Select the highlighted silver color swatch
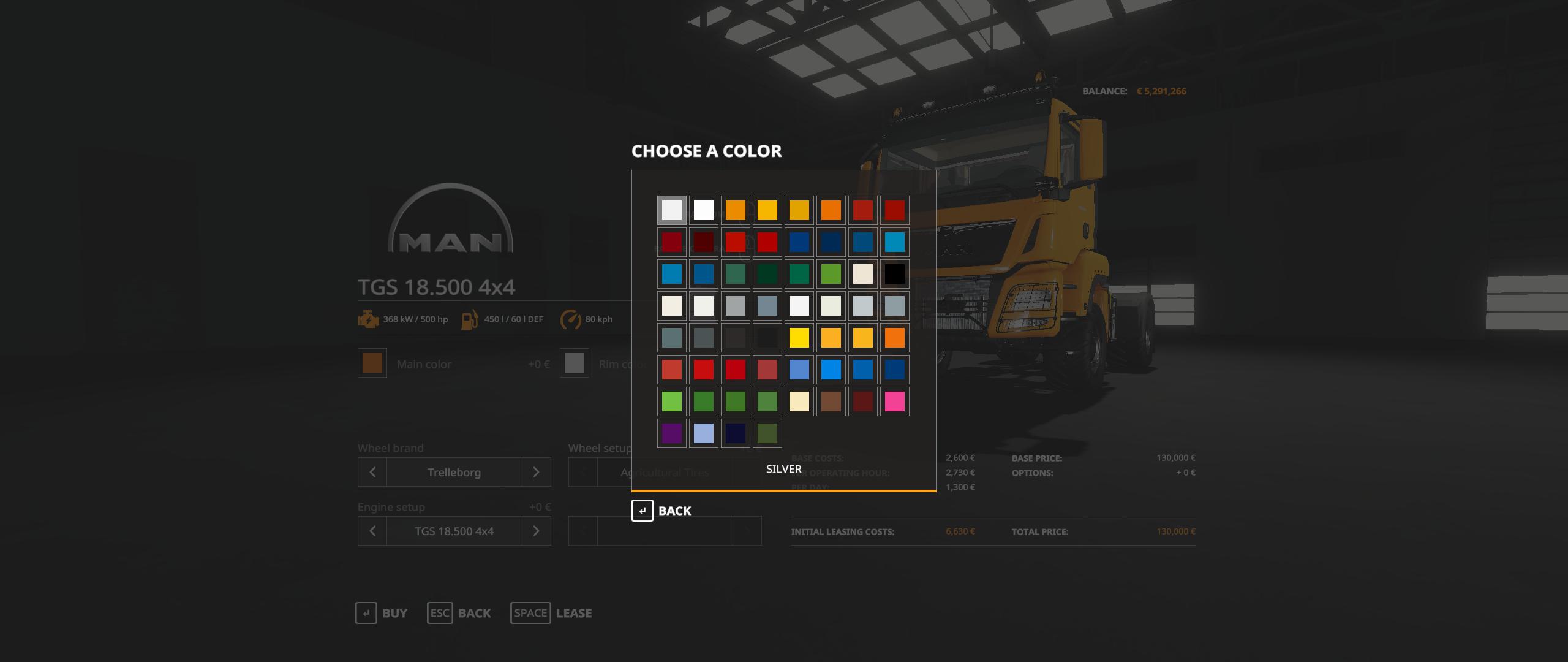Screen dimensions: 1568x662 point(672,210)
